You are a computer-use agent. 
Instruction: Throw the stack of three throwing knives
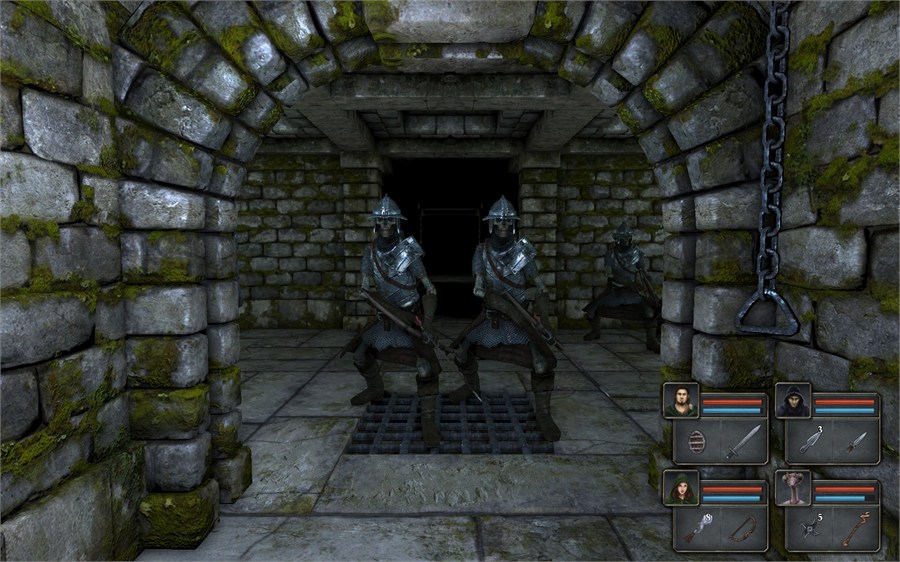tap(808, 441)
